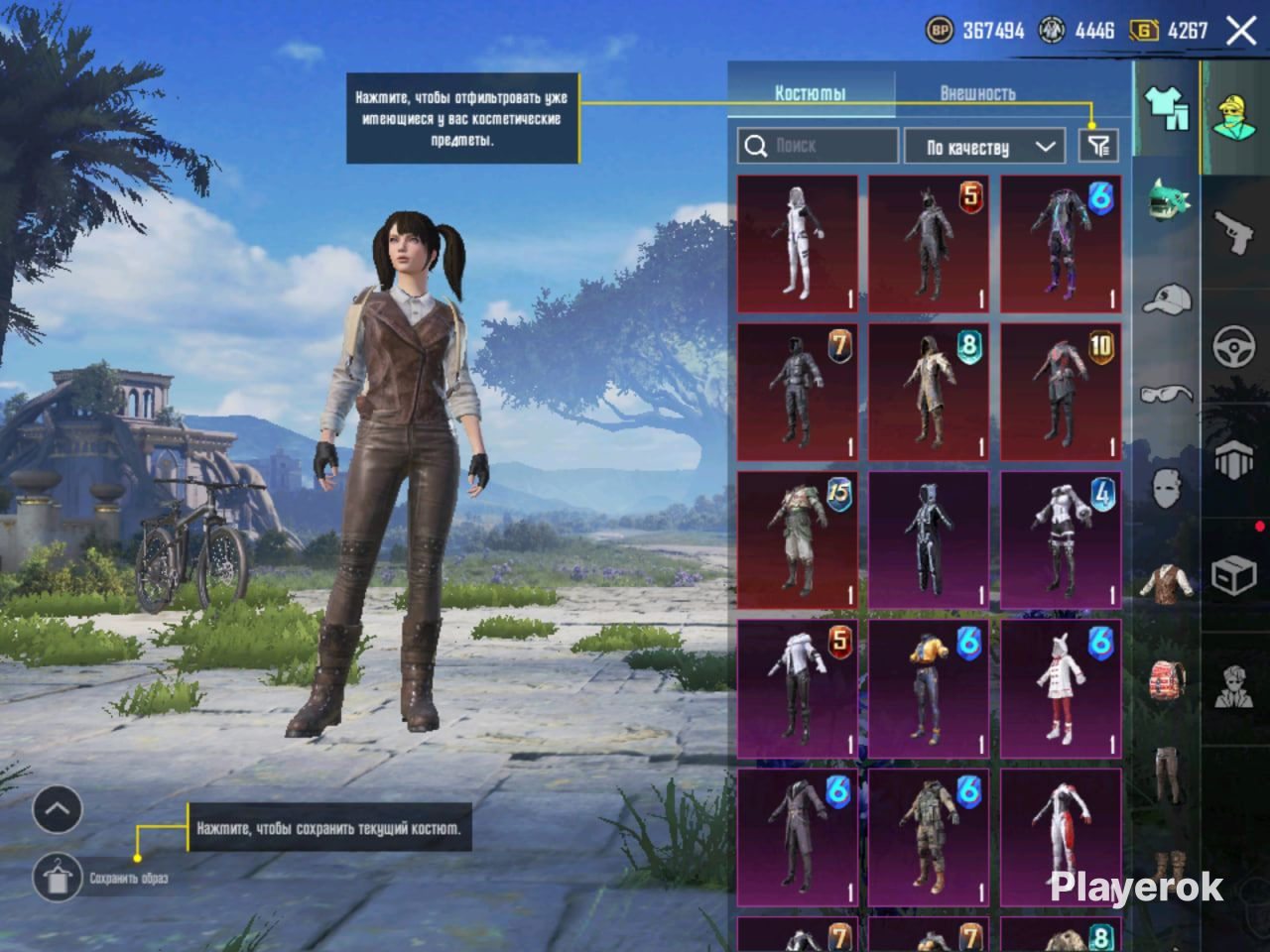This screenshot has width=1270, height=952.
Task: Pick the level 15 green armor outfit
Action: (798, 539)
